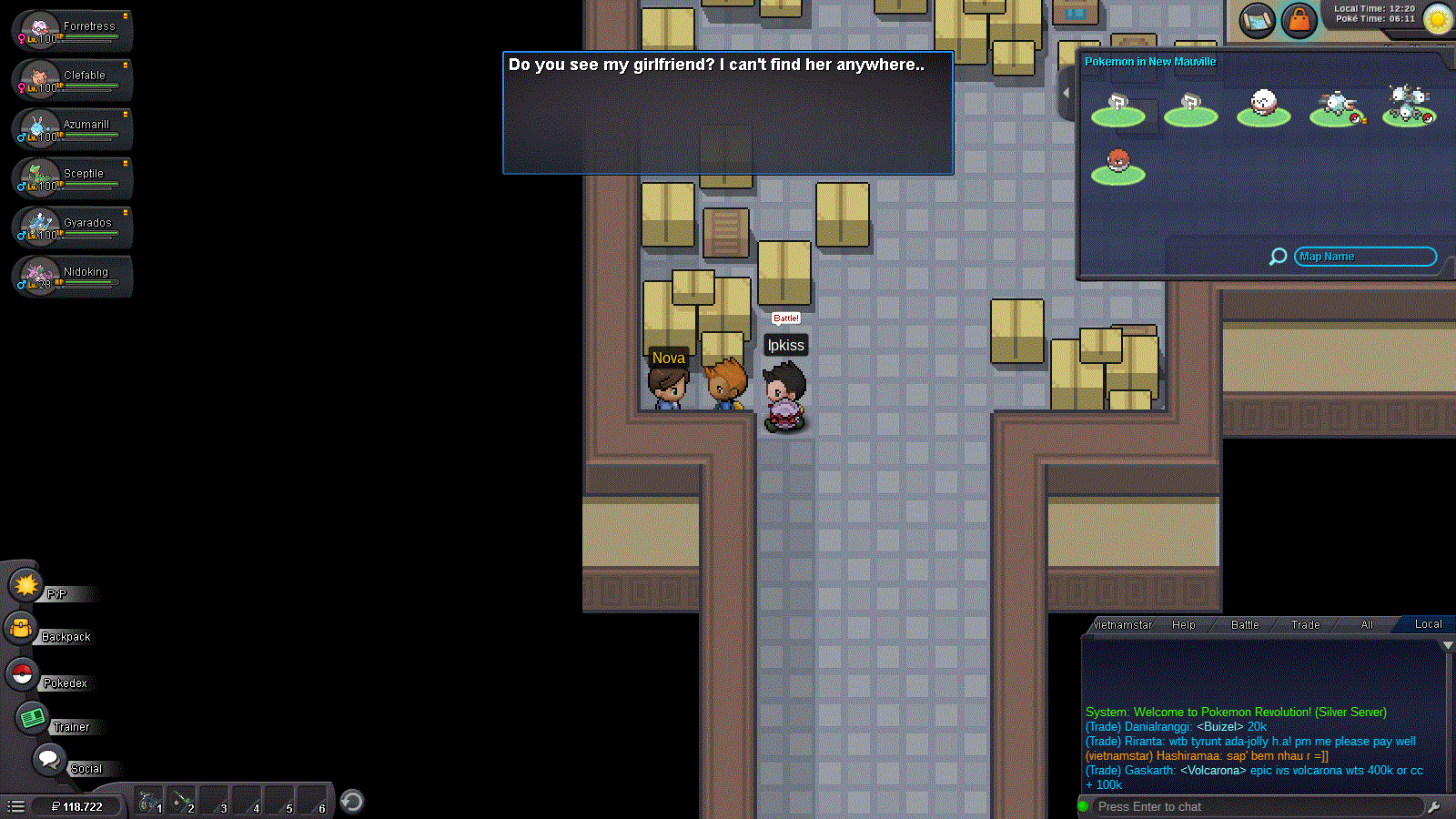
Task: Open the world map scroll icon
Action: click(1258, 21)
